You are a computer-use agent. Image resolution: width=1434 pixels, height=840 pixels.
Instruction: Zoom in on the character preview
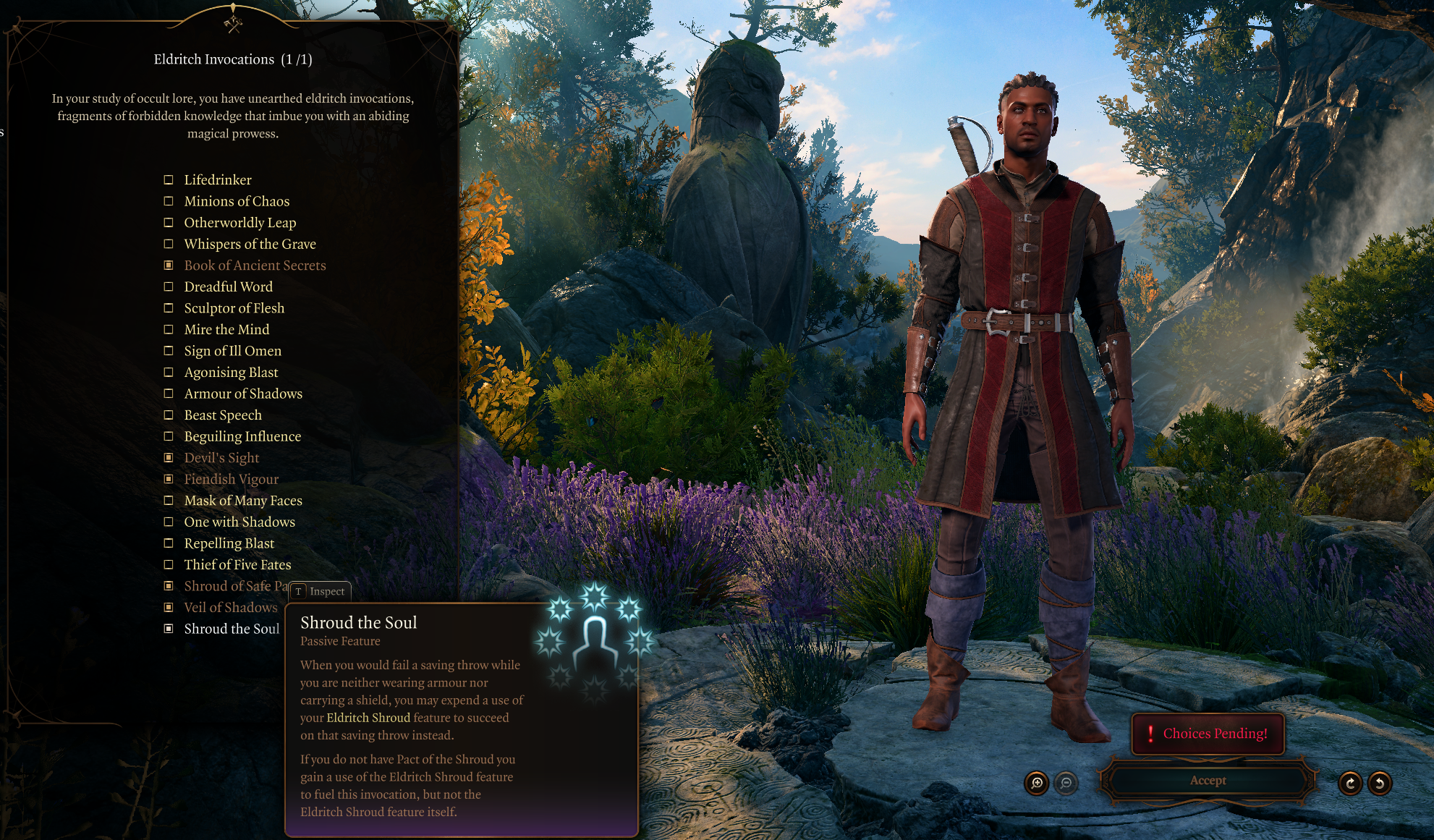pyautogui.click(x=1037, y=783)
